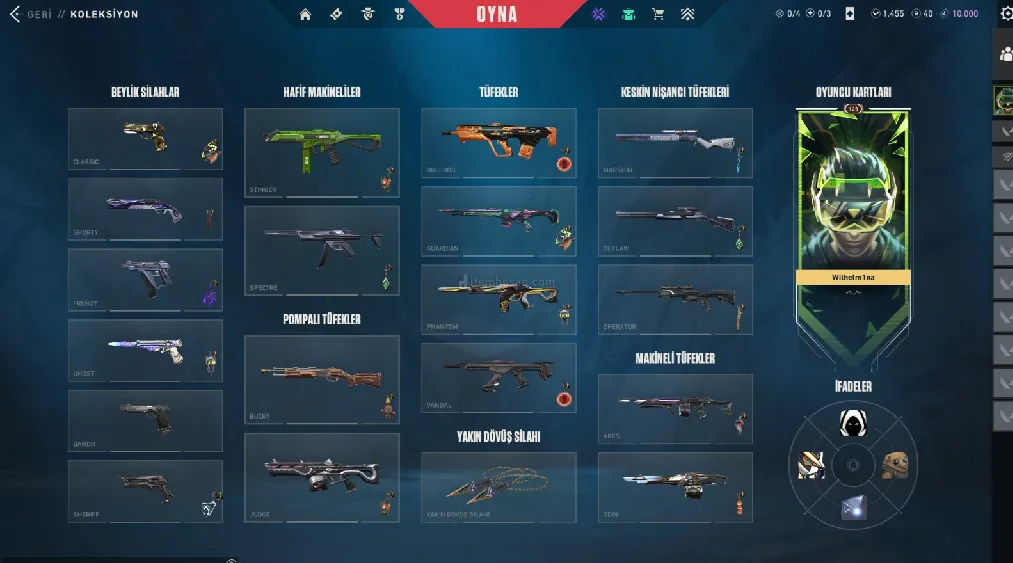Viewport: 1013px width, 563px height.
Task: Open the home icon in top navigation
Action: pyautogui.click(x=305, y=15)
